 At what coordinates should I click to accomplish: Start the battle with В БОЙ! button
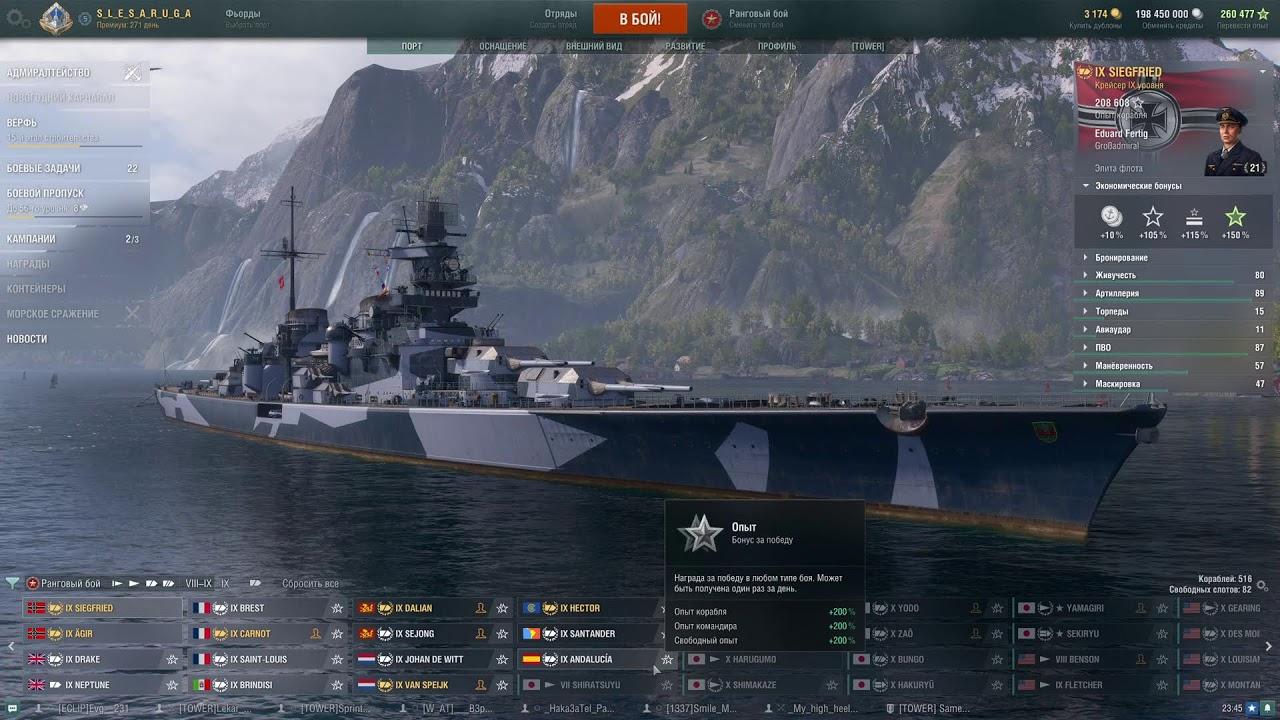pyautogui.click(x=640, y=19)
